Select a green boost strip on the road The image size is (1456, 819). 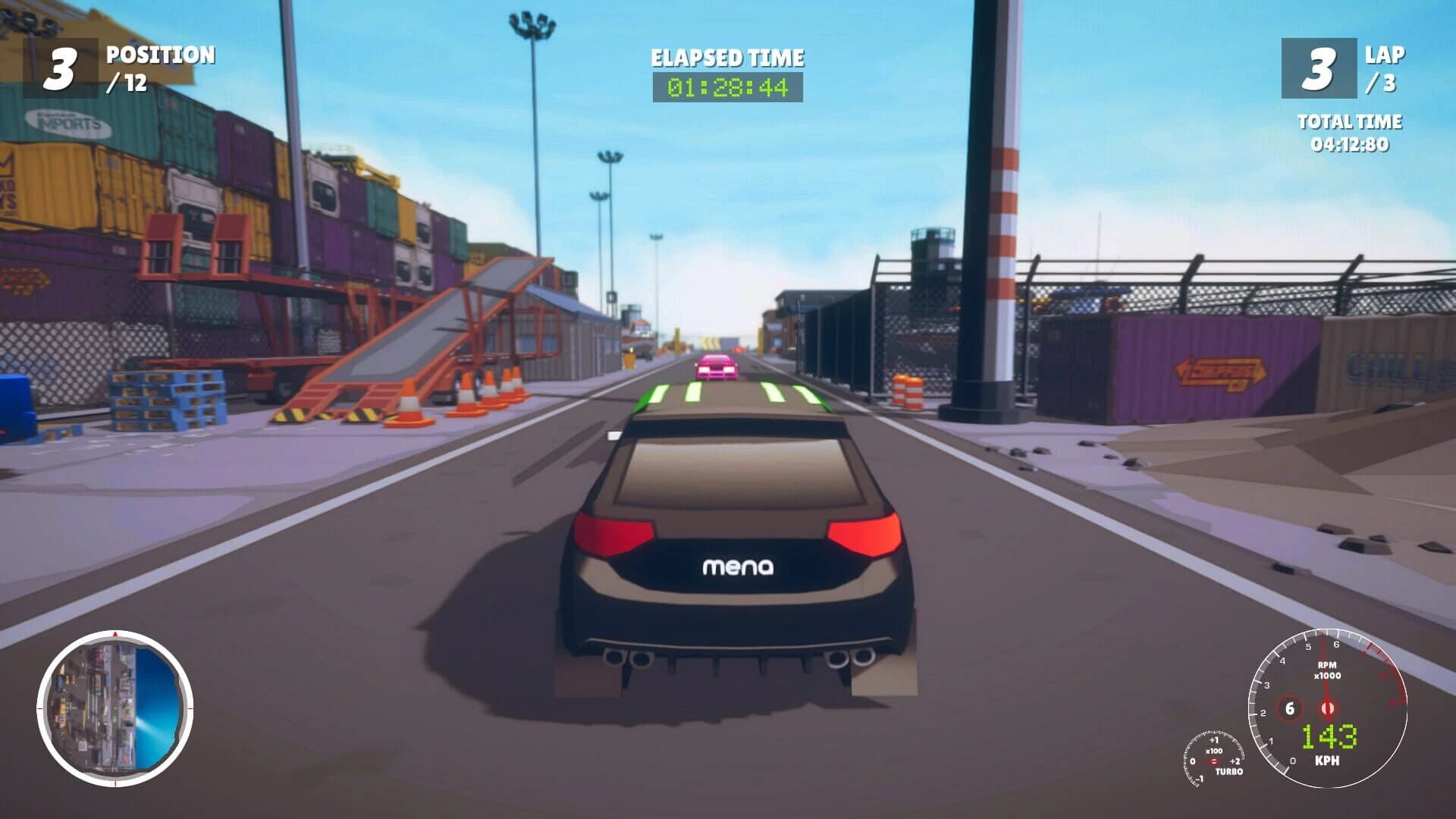[x=660, y=394]
